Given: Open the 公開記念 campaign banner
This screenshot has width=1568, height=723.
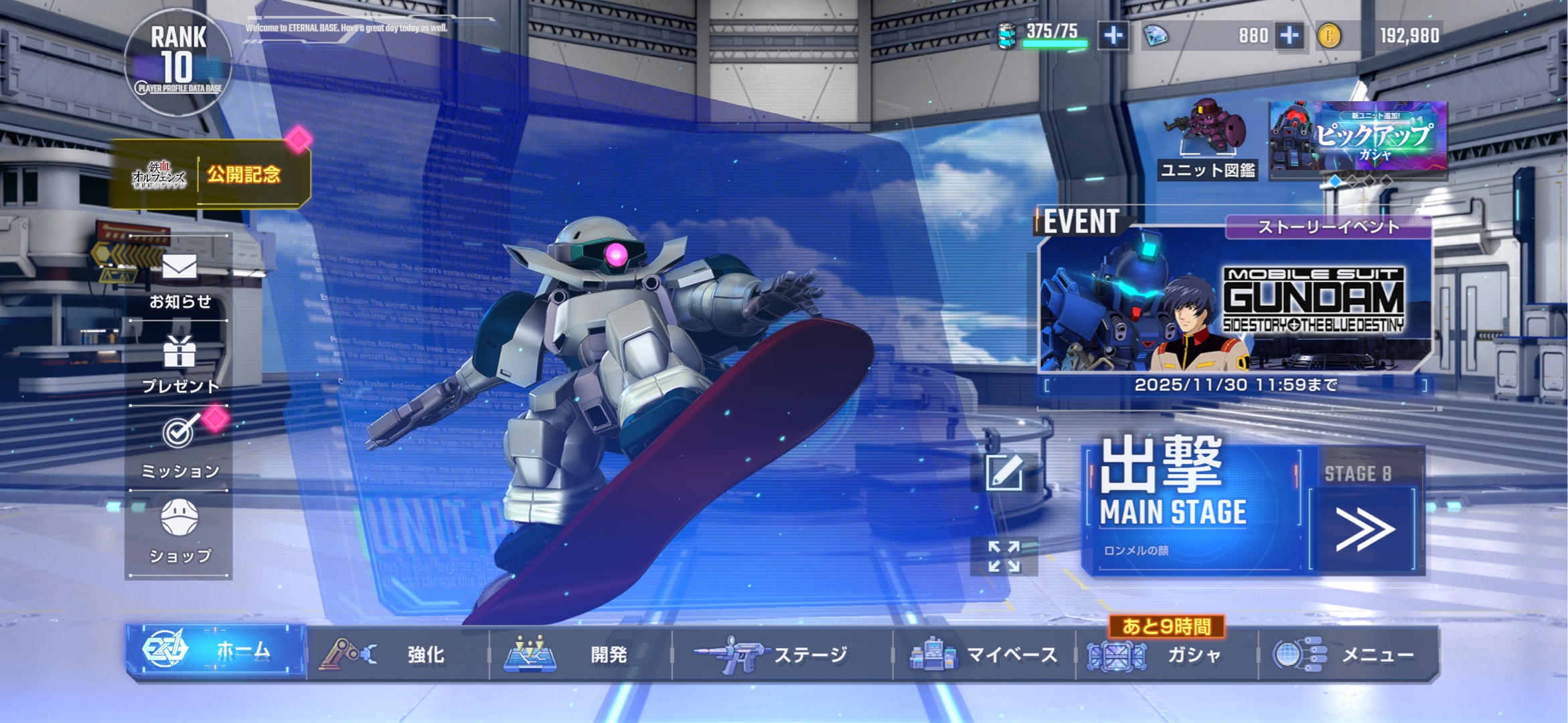Looking at the screenshot, I should click(210, 175).
